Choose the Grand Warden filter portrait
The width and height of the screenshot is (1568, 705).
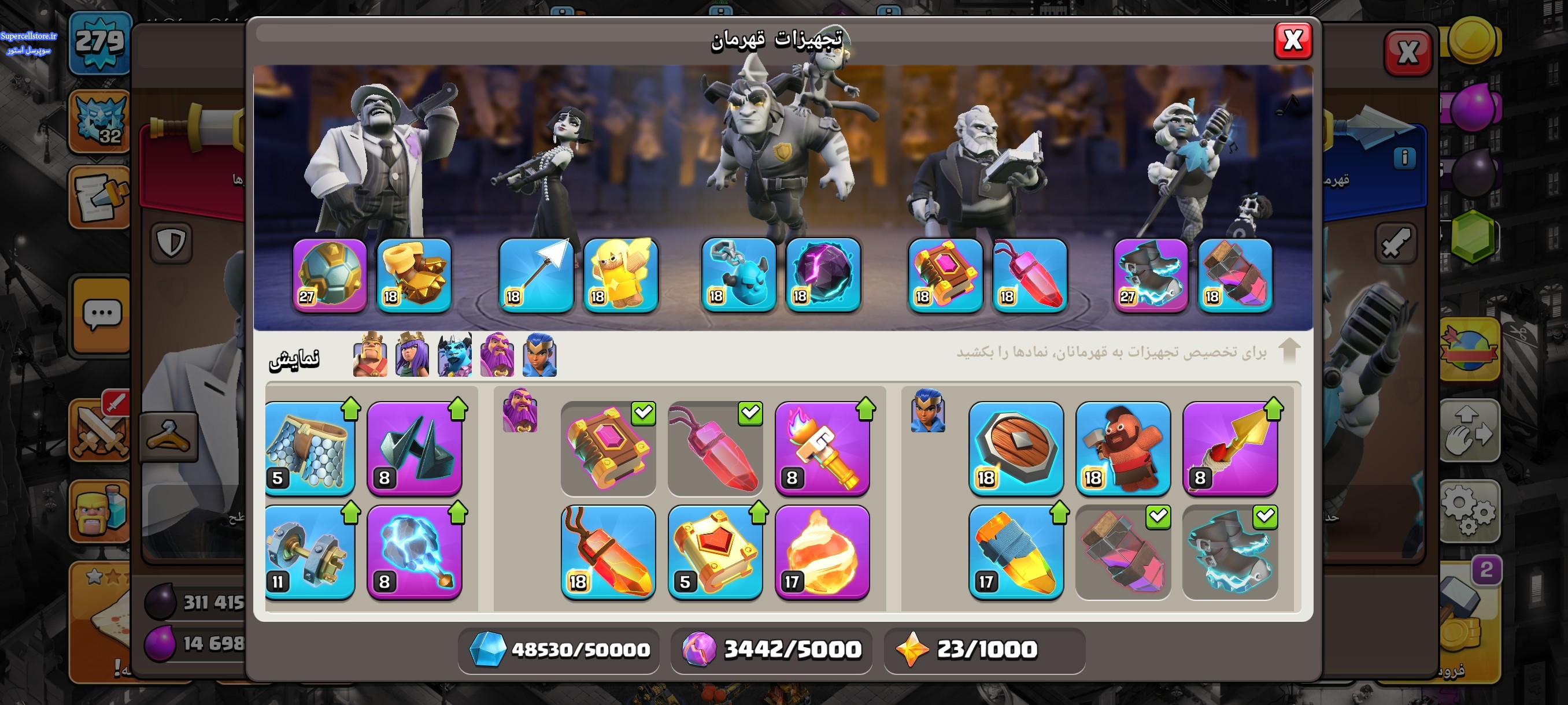coord(497,355)
